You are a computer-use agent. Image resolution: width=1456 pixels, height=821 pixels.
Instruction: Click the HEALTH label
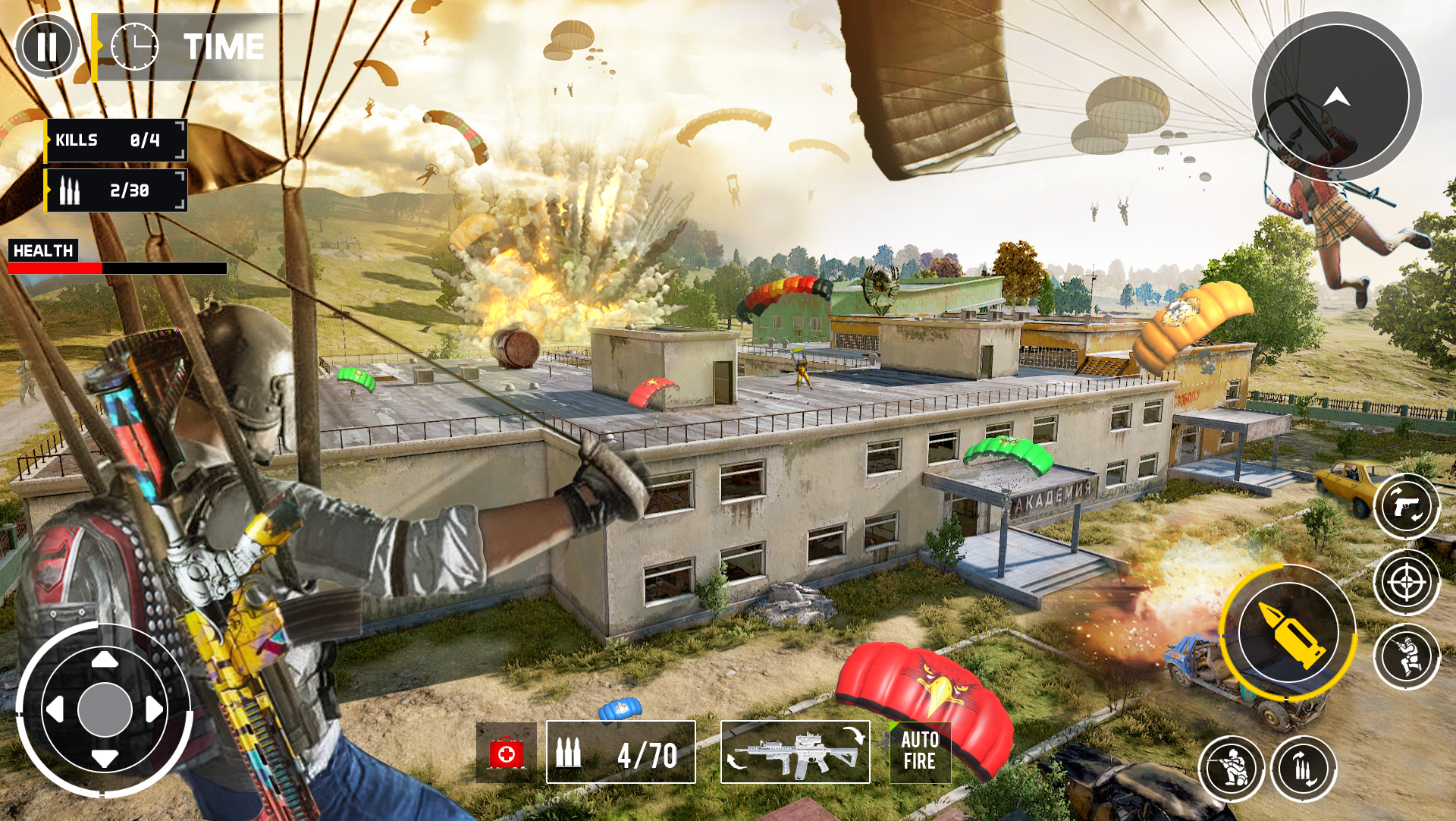coord(42,250)
